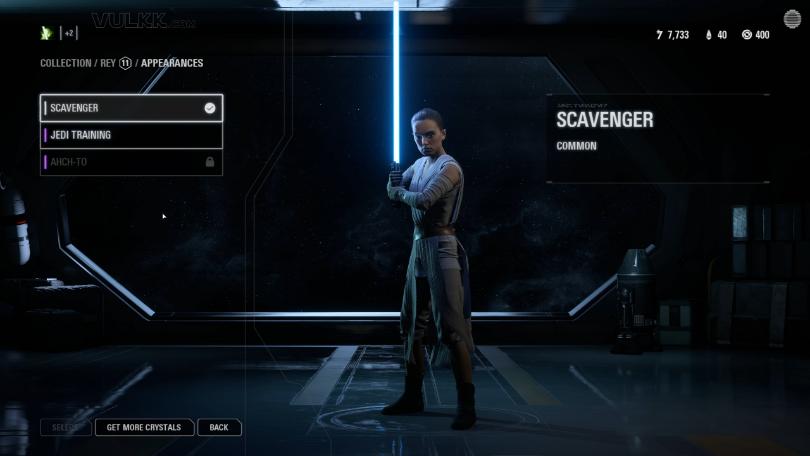Open the profile icon at top right
Image resolution: width=810 pixels, height=456 pixels.
792,19
